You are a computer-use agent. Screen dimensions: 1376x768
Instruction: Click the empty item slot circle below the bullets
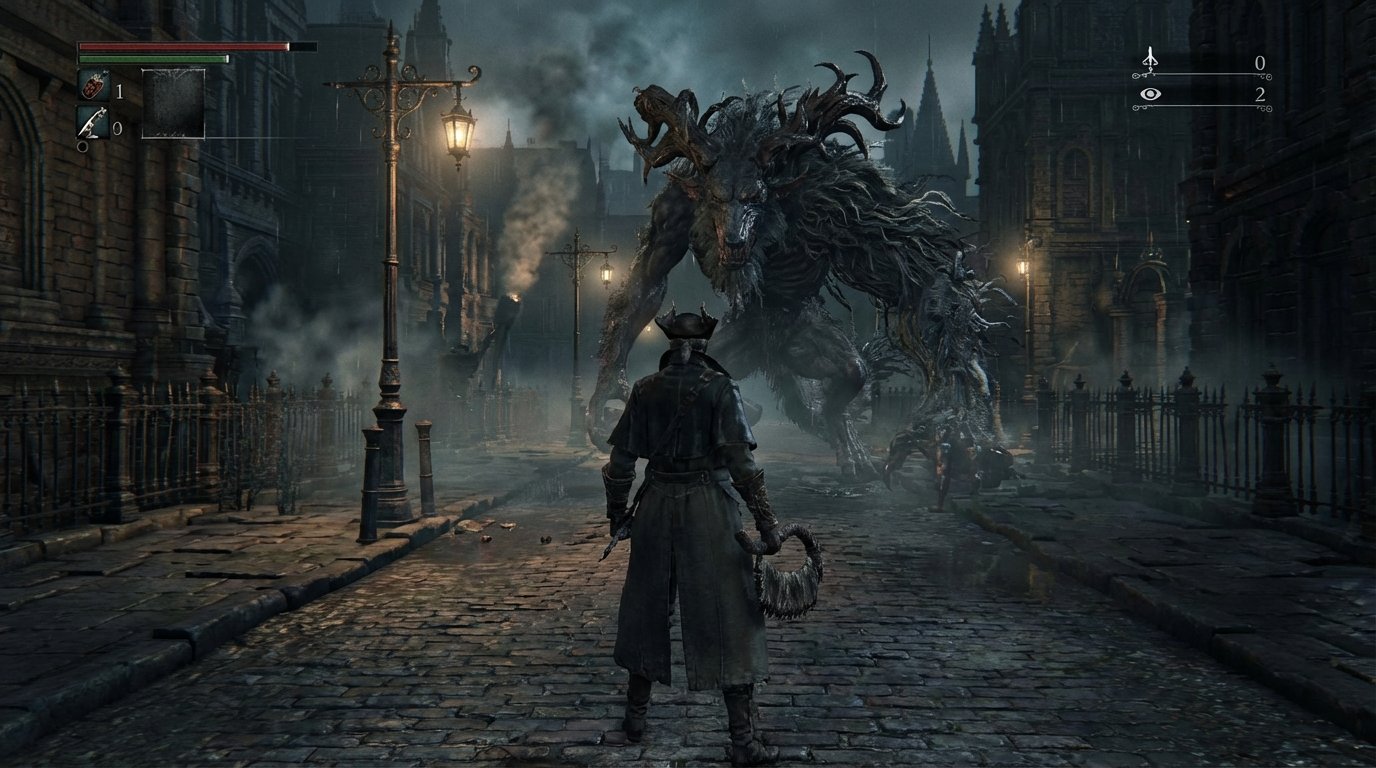82,147
